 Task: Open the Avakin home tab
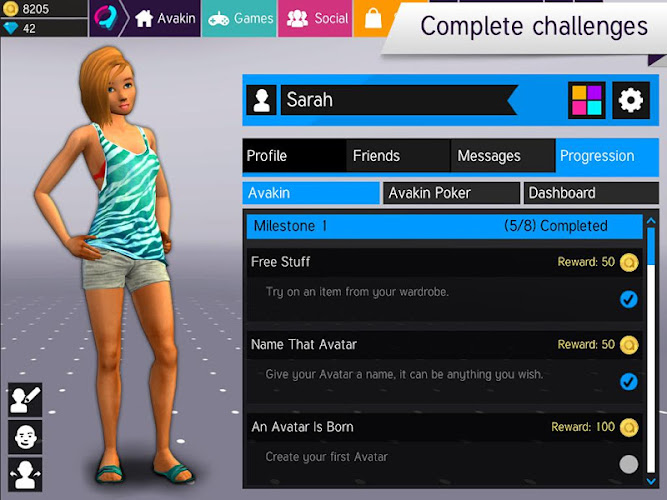coord(165,18)
